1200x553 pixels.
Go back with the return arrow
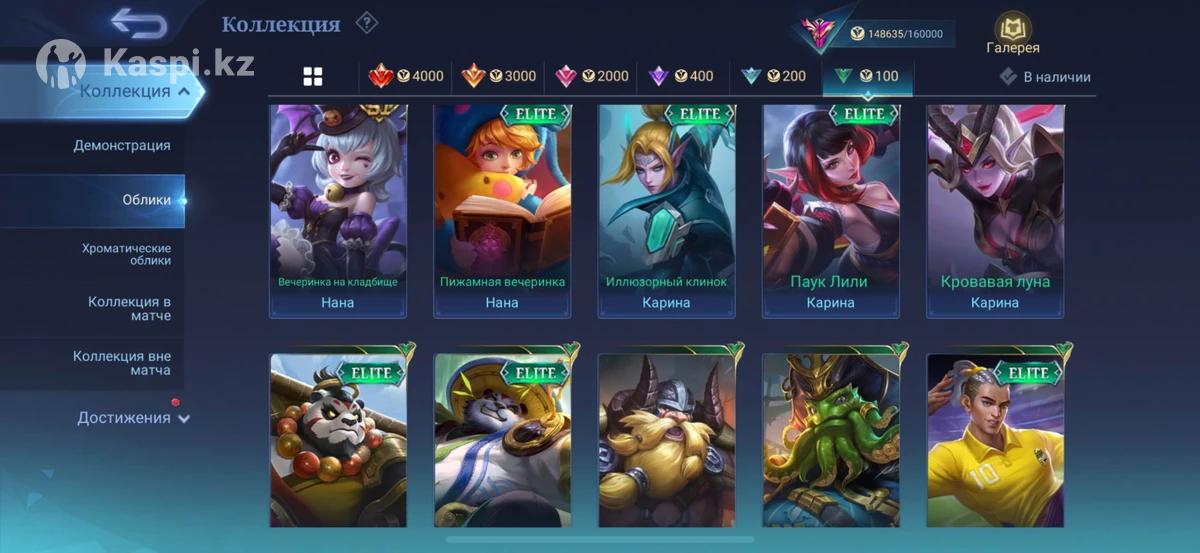(138, 22)
